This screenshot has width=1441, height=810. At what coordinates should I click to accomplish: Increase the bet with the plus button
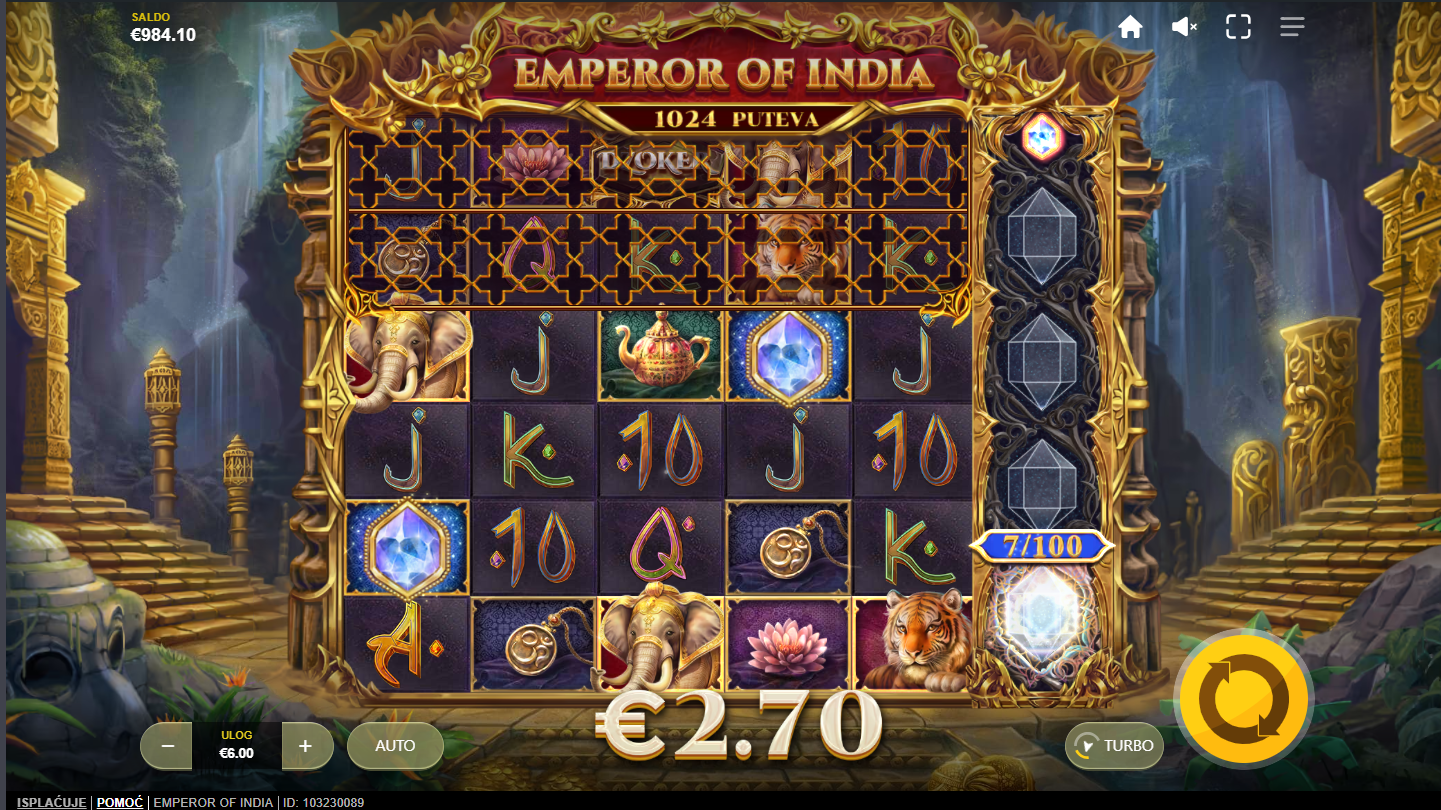click(x=306, y=746)
